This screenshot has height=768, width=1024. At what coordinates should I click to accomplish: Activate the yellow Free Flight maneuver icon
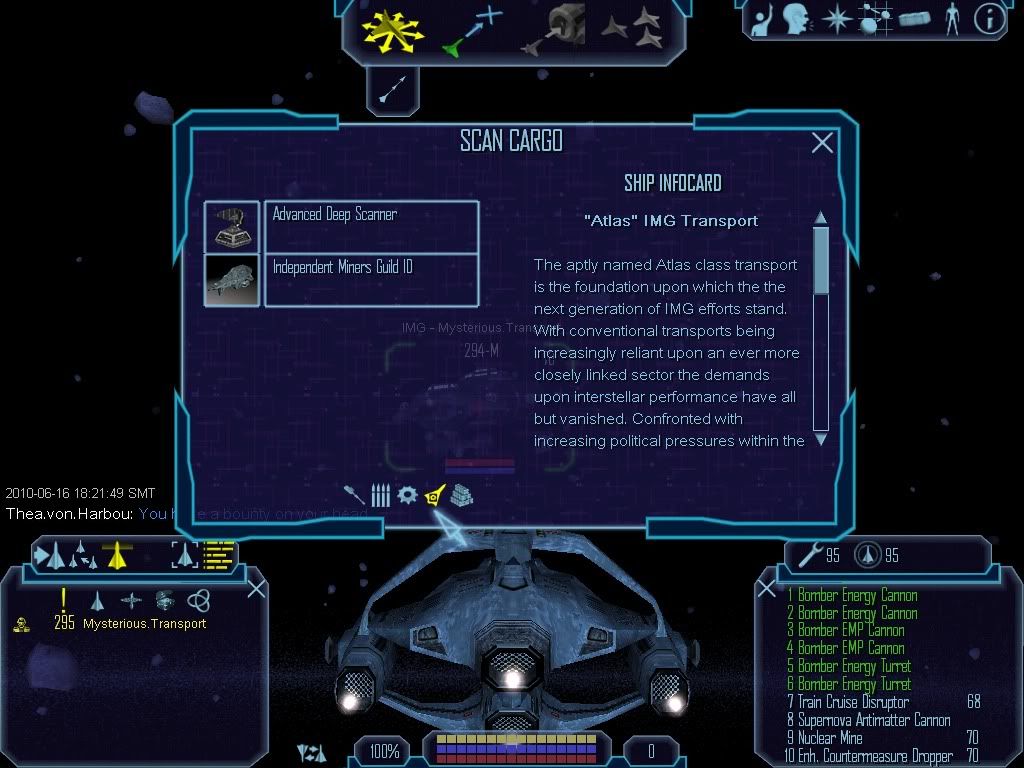392,28
